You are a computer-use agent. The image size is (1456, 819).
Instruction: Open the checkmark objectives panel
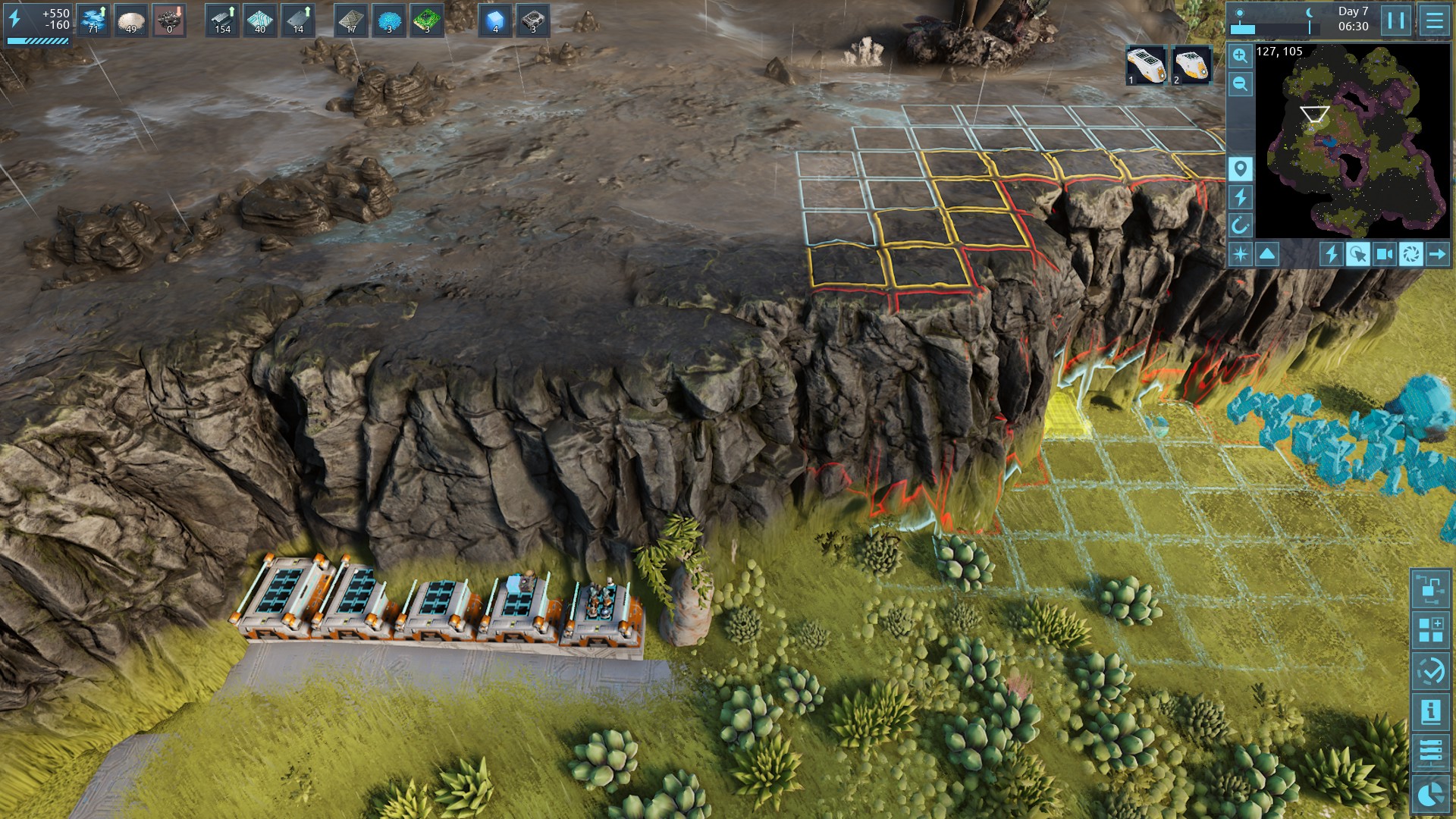click(1430, 670)
